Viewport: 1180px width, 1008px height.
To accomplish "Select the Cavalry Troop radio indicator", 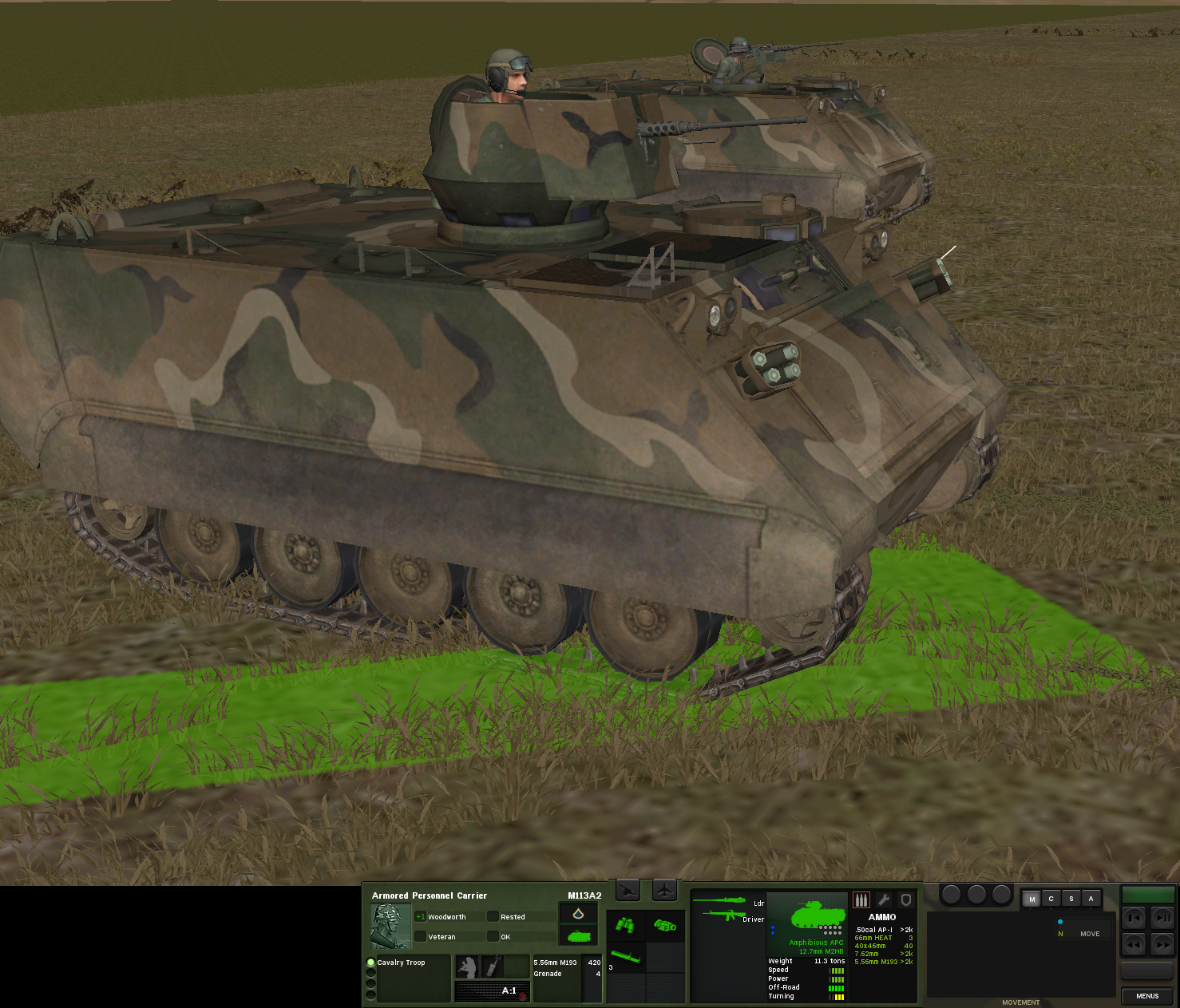I will 370,963.
